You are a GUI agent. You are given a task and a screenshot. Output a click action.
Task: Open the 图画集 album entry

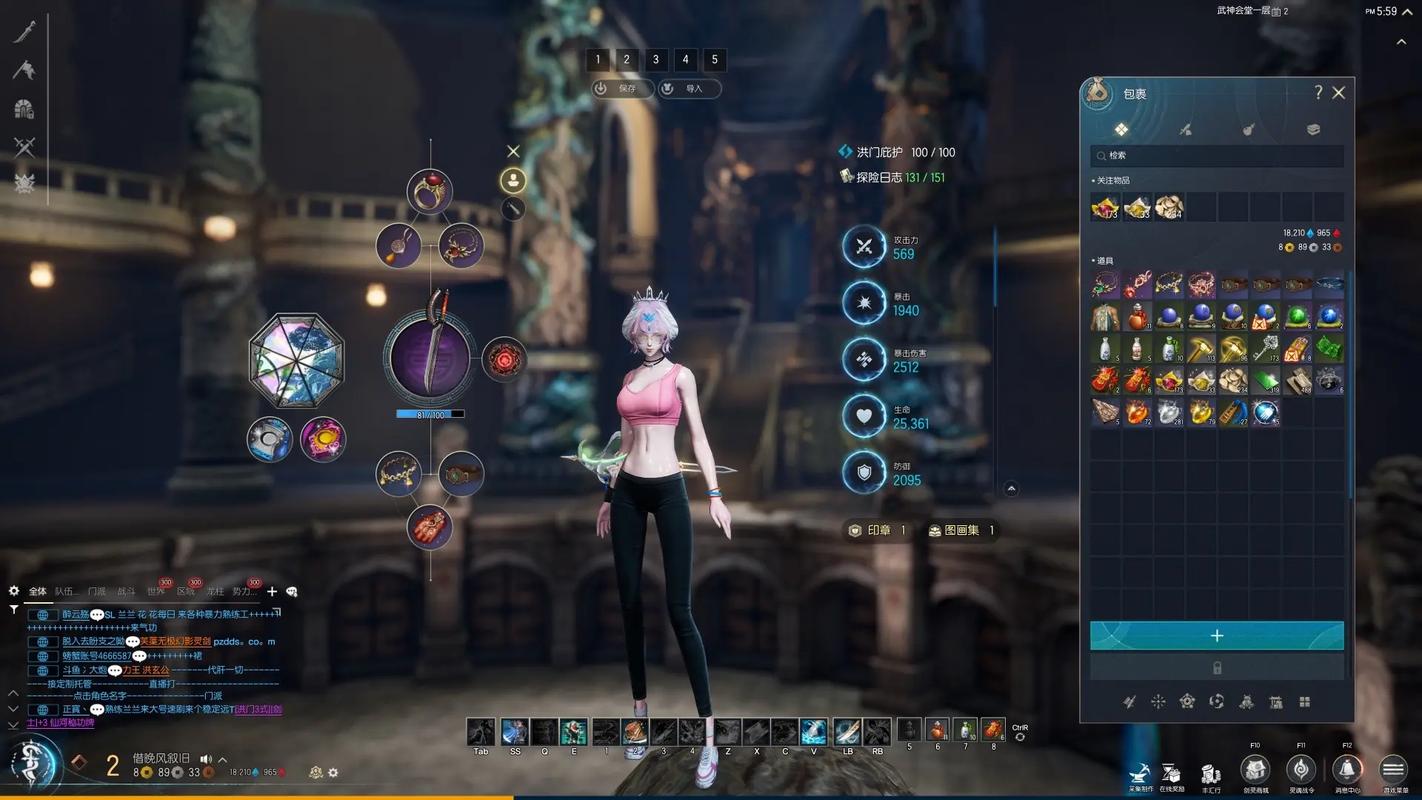click(961, 531)
